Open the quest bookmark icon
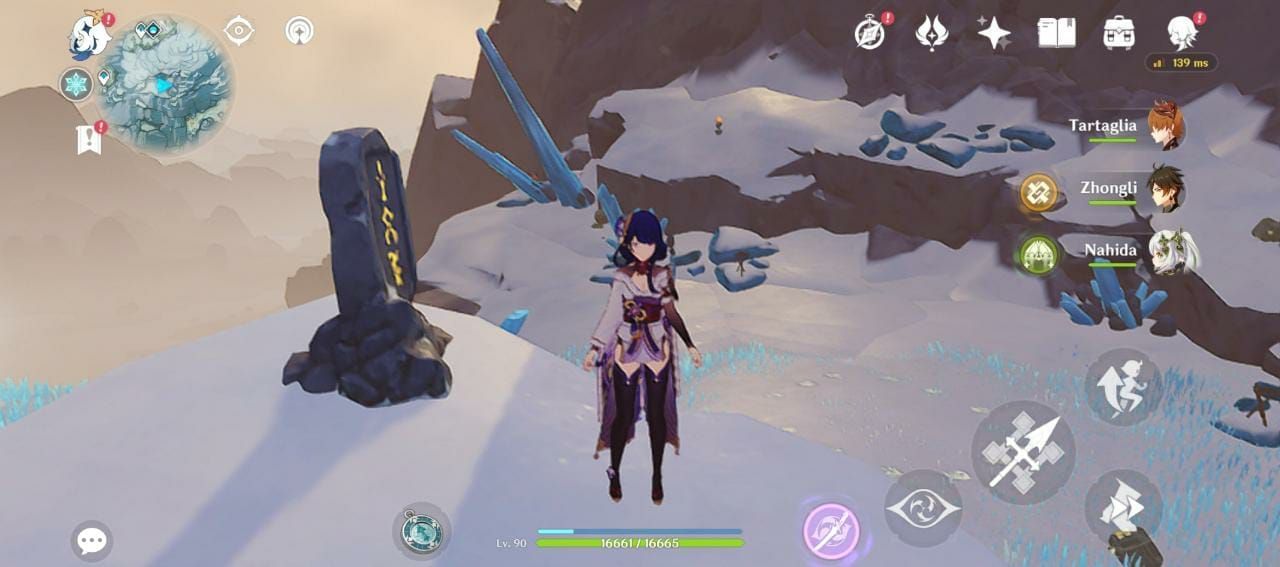The width and height of the screenshot is (1280, 567). pos(89,139)
